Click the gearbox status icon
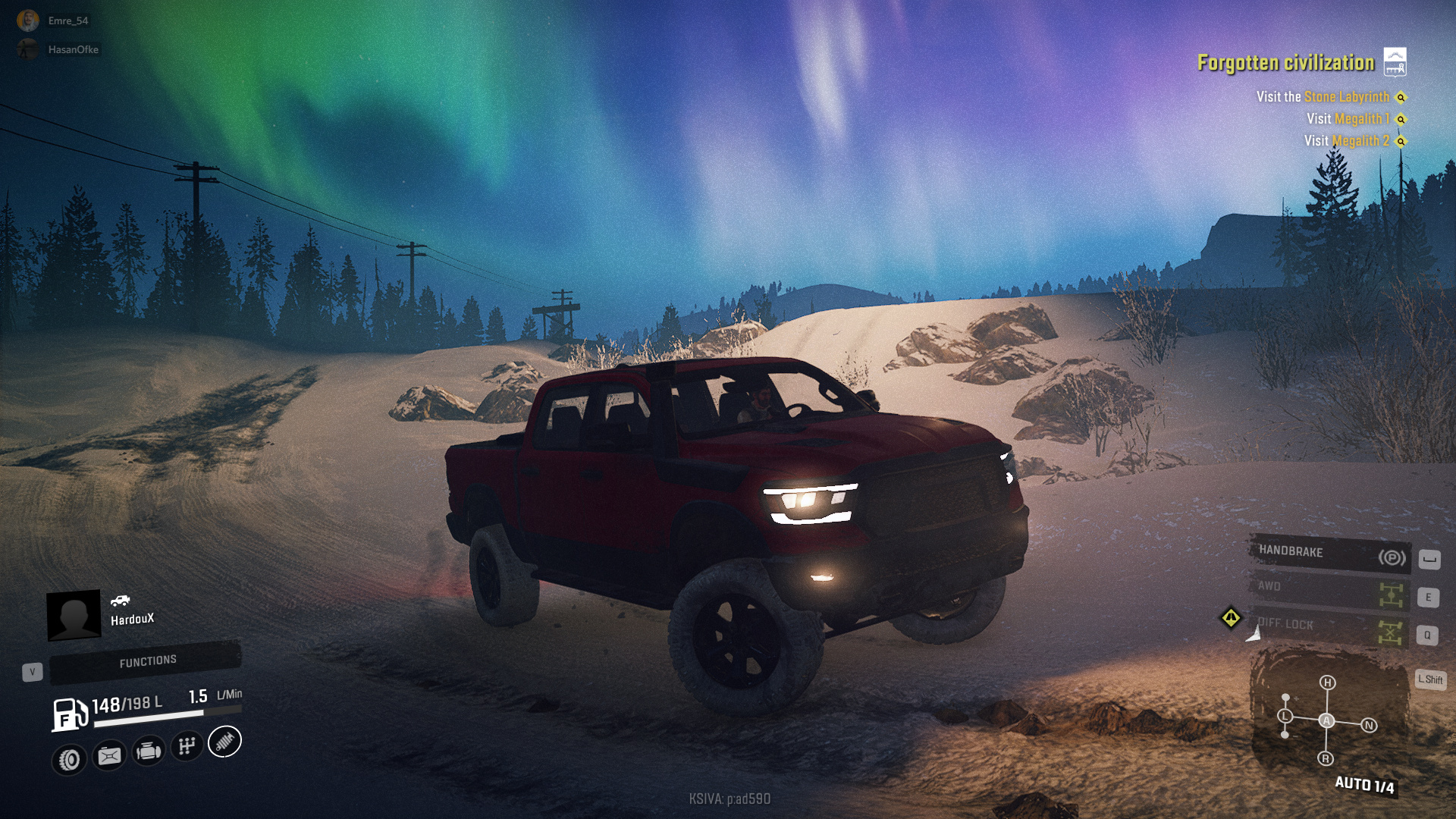 pyautogui.click(x=187, y=747)
